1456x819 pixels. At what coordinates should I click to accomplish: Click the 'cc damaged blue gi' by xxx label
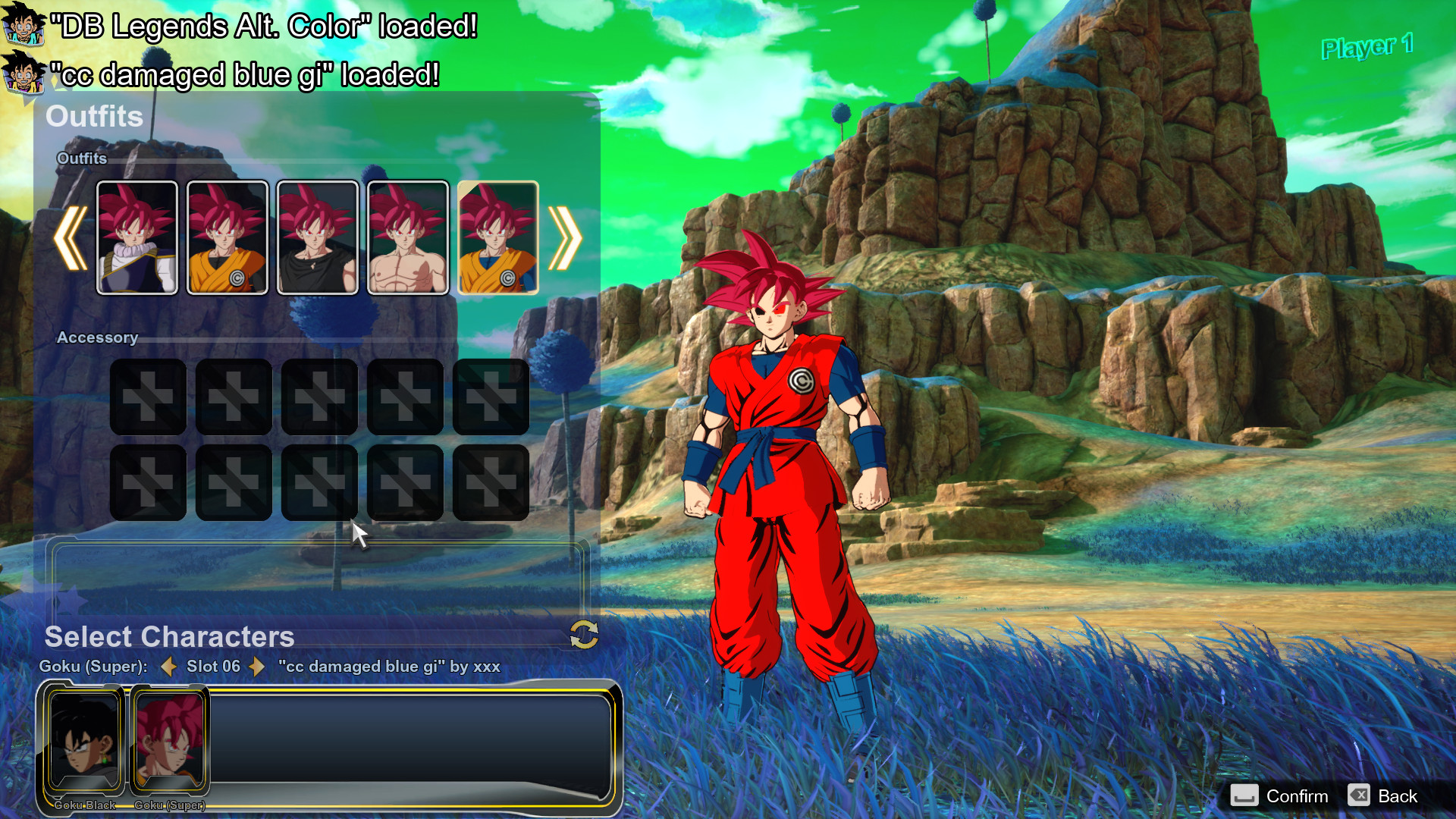click(x=389, y=667)
